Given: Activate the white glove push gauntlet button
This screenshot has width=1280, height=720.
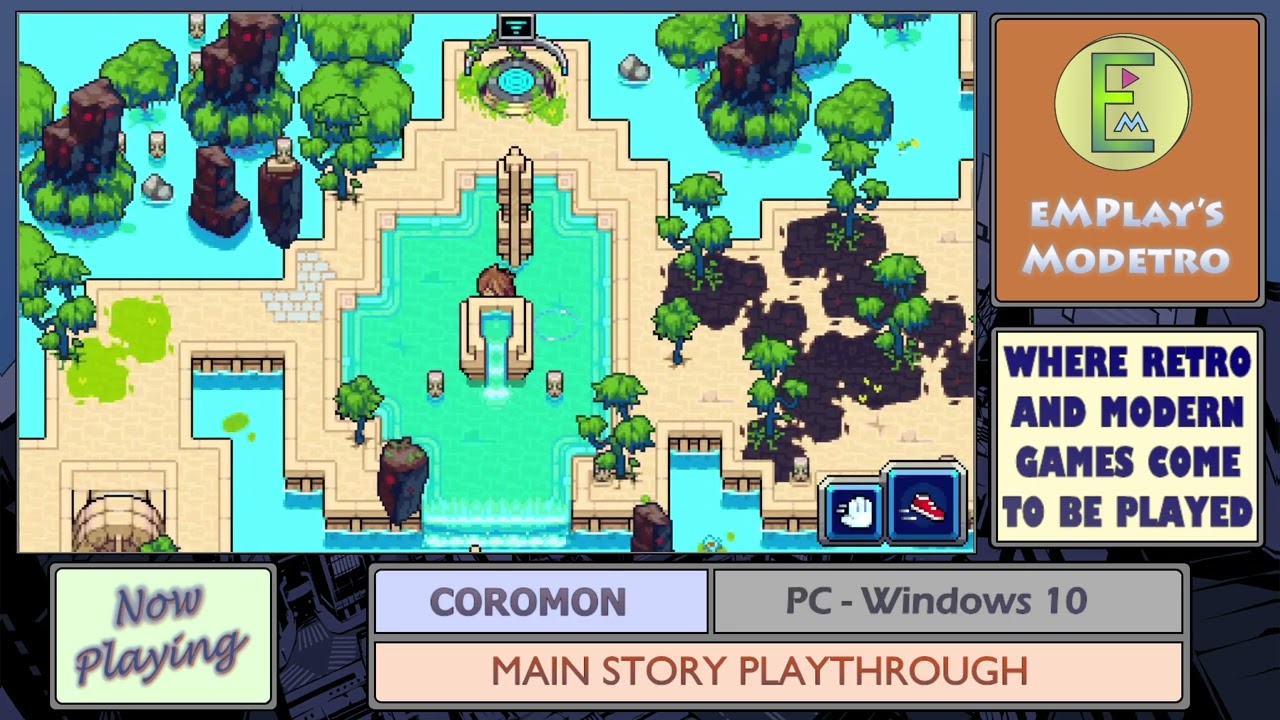Looking at the screenshot, I should [853, 512].
